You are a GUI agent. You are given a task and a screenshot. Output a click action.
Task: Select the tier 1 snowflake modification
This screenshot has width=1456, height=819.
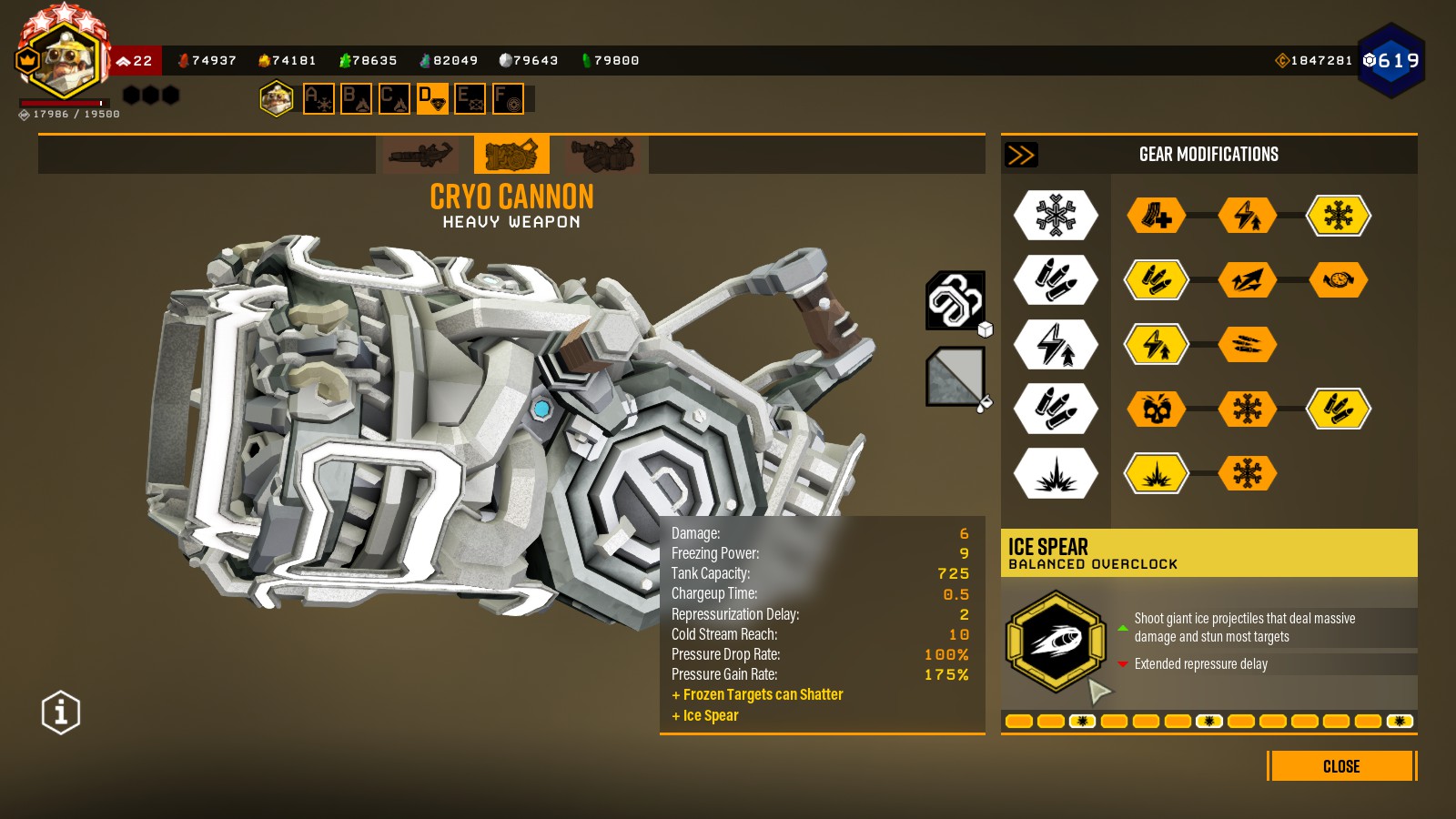click(1339, 216)
